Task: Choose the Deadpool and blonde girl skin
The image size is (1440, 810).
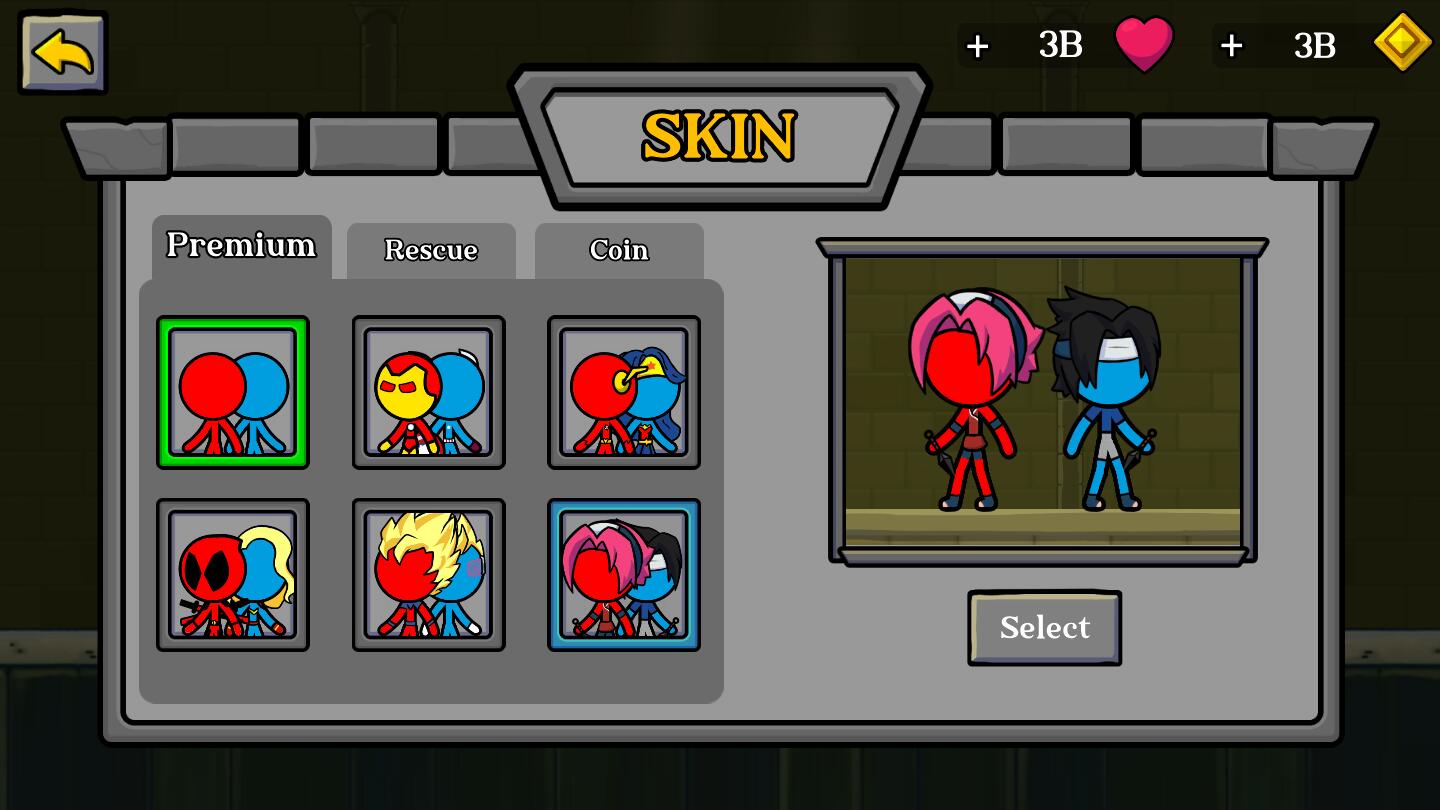Action: pyautogui.click(x=233, y=575)
